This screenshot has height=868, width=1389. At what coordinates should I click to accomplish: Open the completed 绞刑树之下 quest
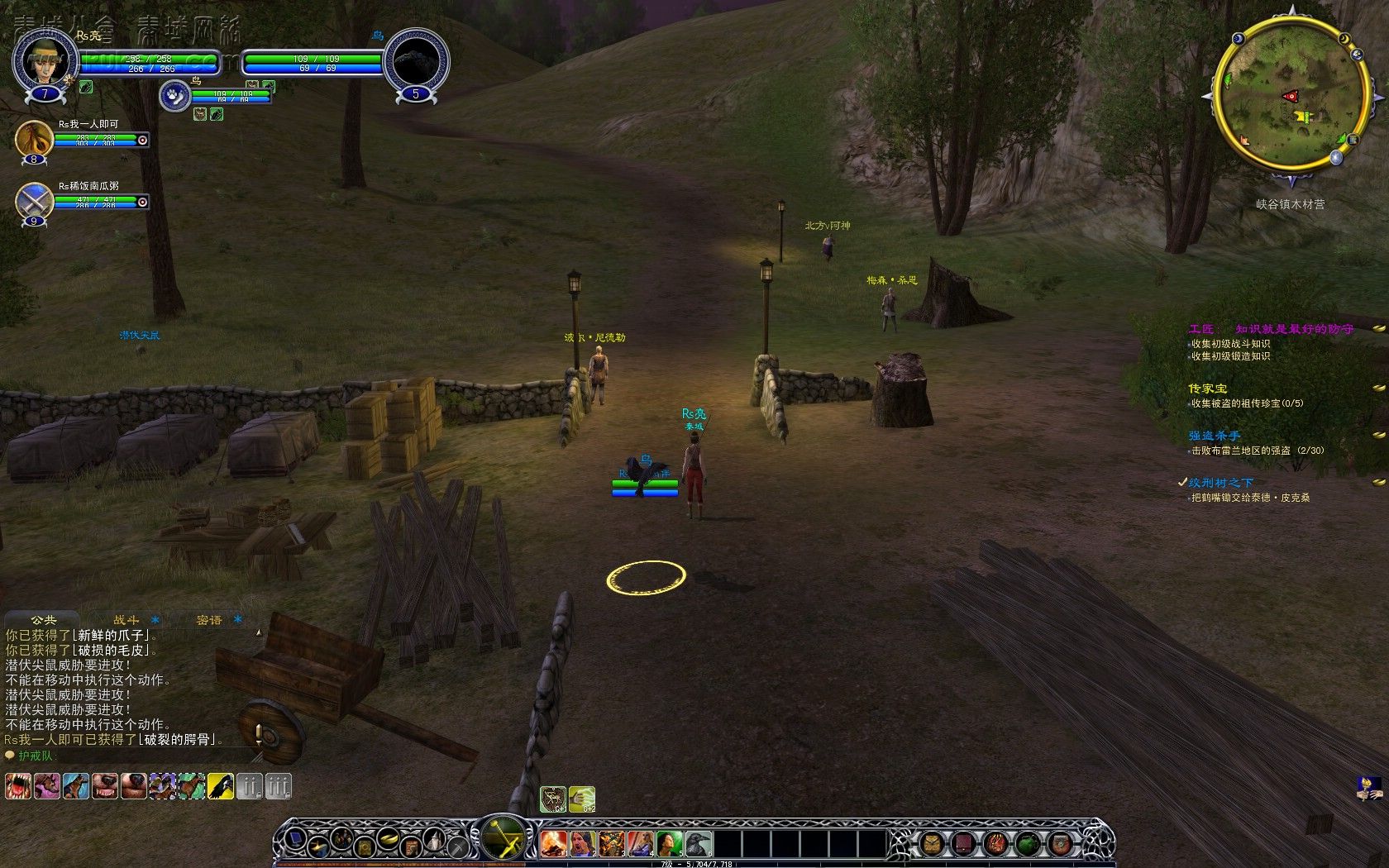[1221, 483]
